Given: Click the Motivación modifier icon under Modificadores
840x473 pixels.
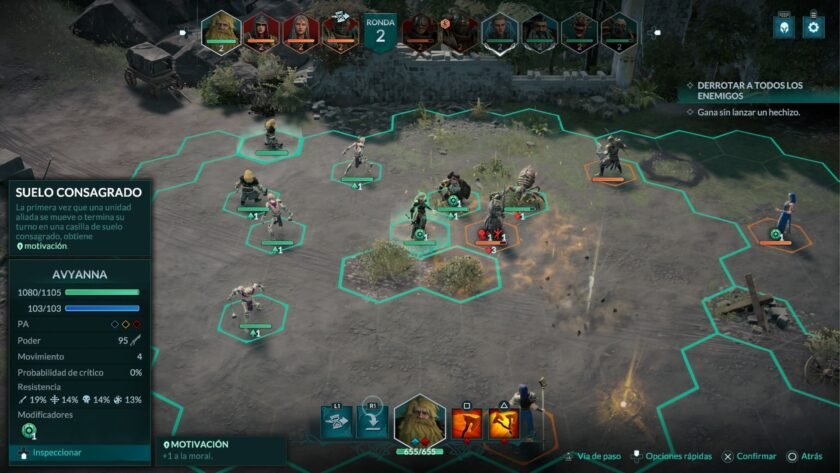Looking at the screenshot, I should tap(28, 431).
